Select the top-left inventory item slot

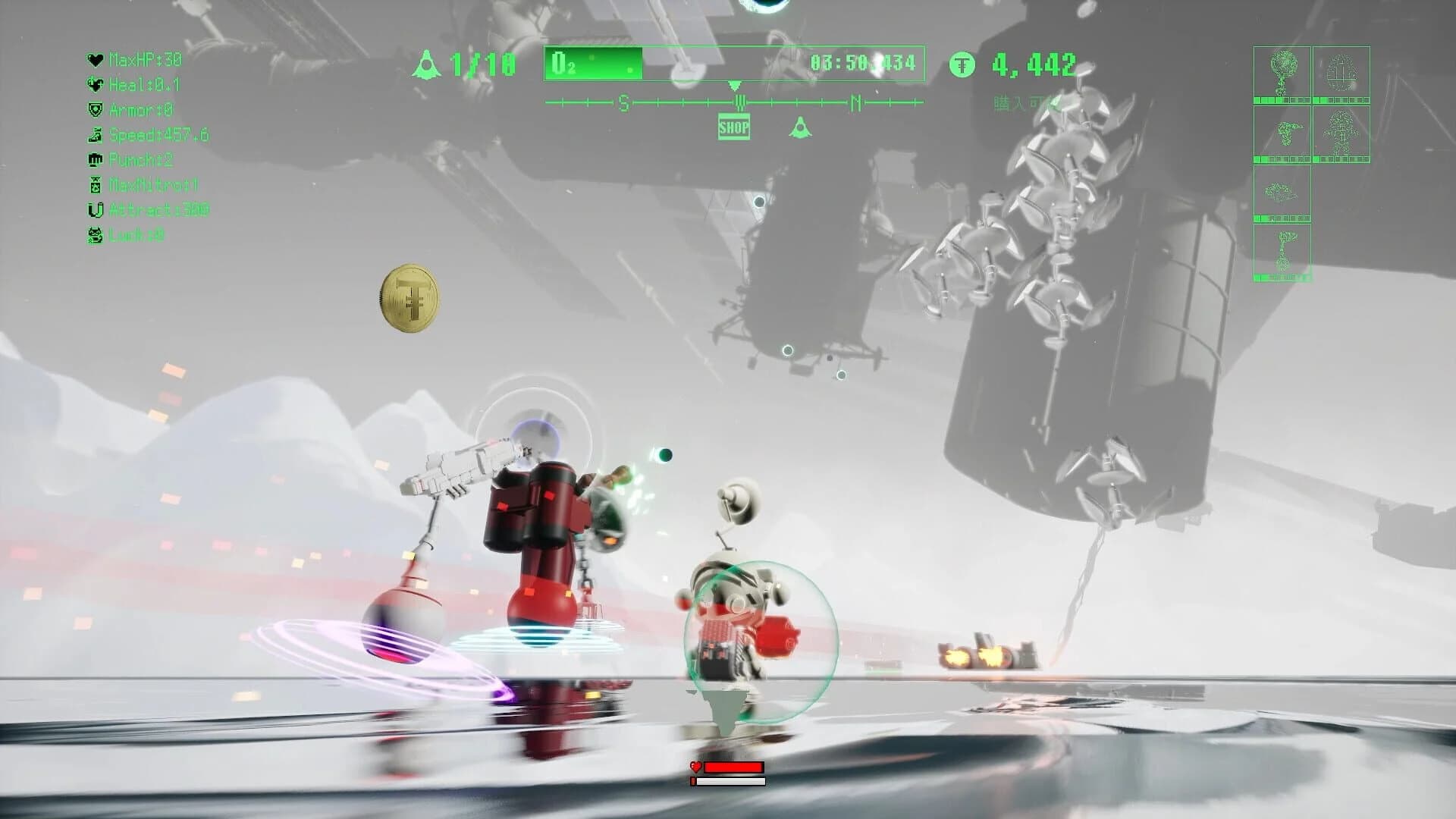pyautogui.click(x=1282, y=72)
